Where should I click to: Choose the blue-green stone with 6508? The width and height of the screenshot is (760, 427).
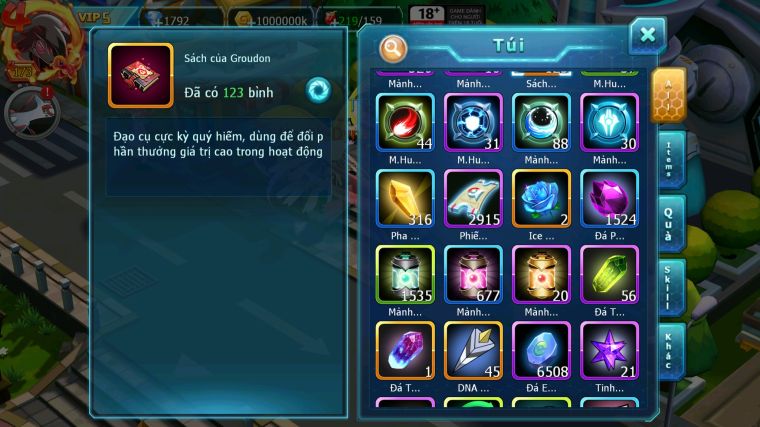click(x=541, y=350)
